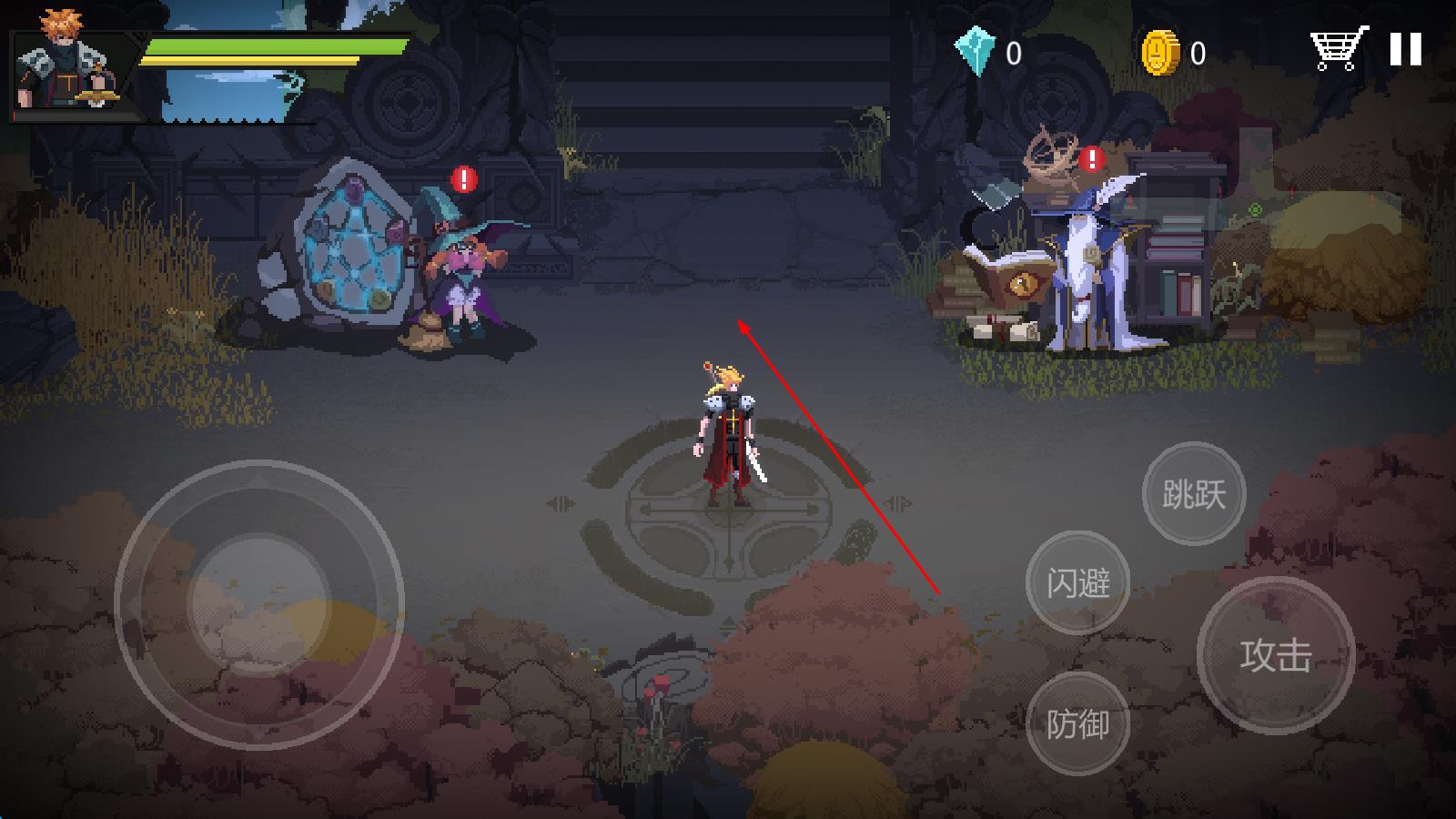Pause the game
This screenshot has width=1456, height=819.
tap(1405, 49)
